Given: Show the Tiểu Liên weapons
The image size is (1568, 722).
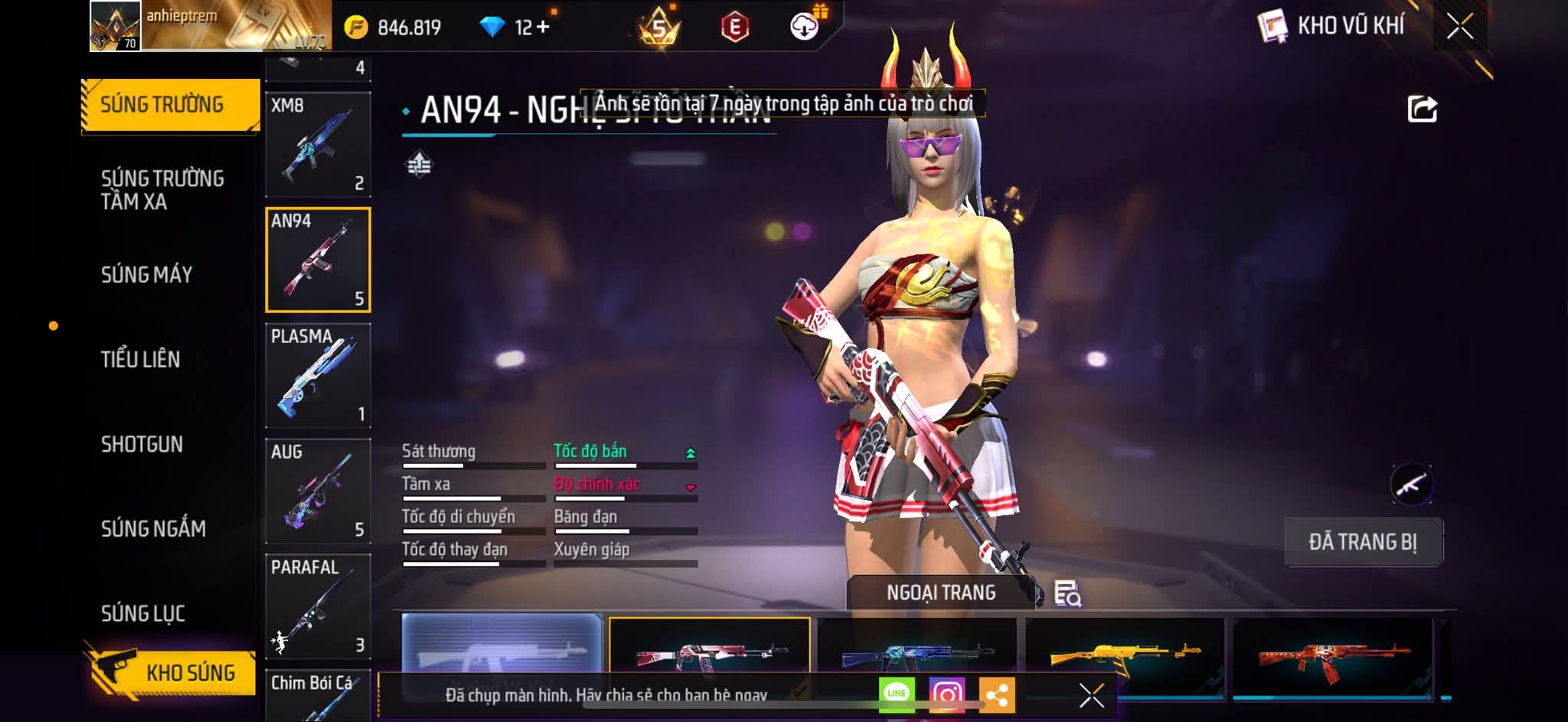Looking at the screenshot, I should pyautogui.click(x=141, y=359).
